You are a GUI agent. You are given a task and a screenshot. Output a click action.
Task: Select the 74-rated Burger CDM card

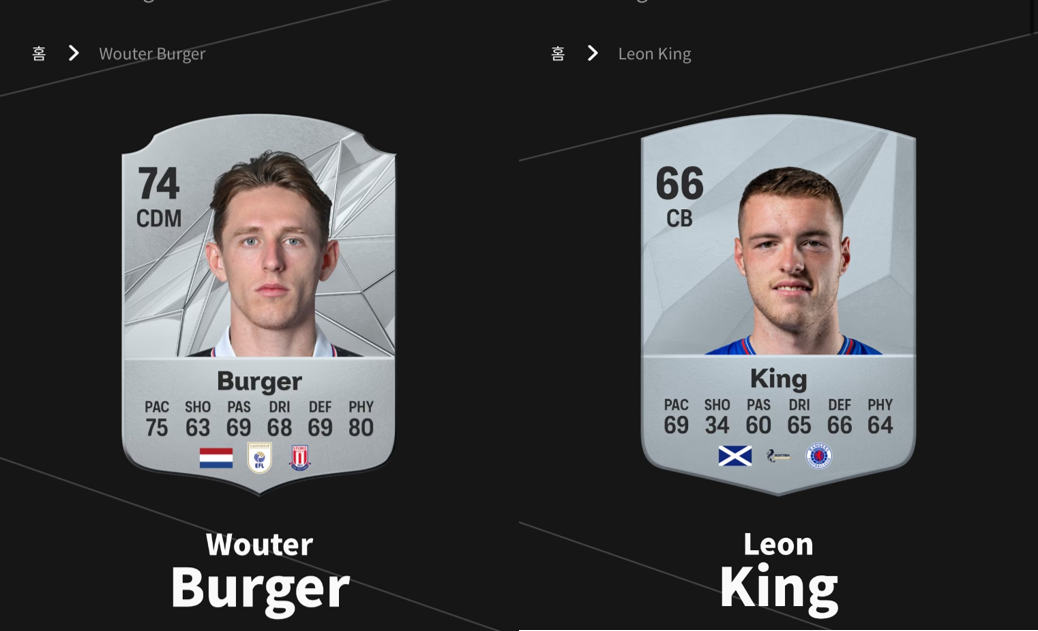pyautogui.click(x=259, y=300)
